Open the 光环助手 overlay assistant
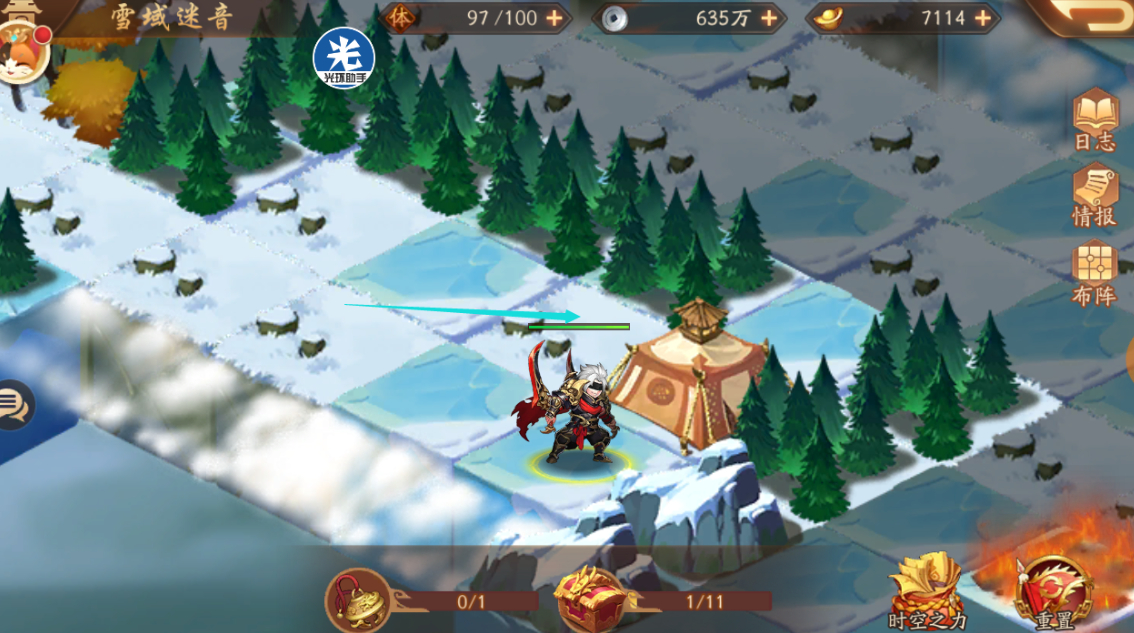This screenshot has width=1134, height=633. pos(343,56)
